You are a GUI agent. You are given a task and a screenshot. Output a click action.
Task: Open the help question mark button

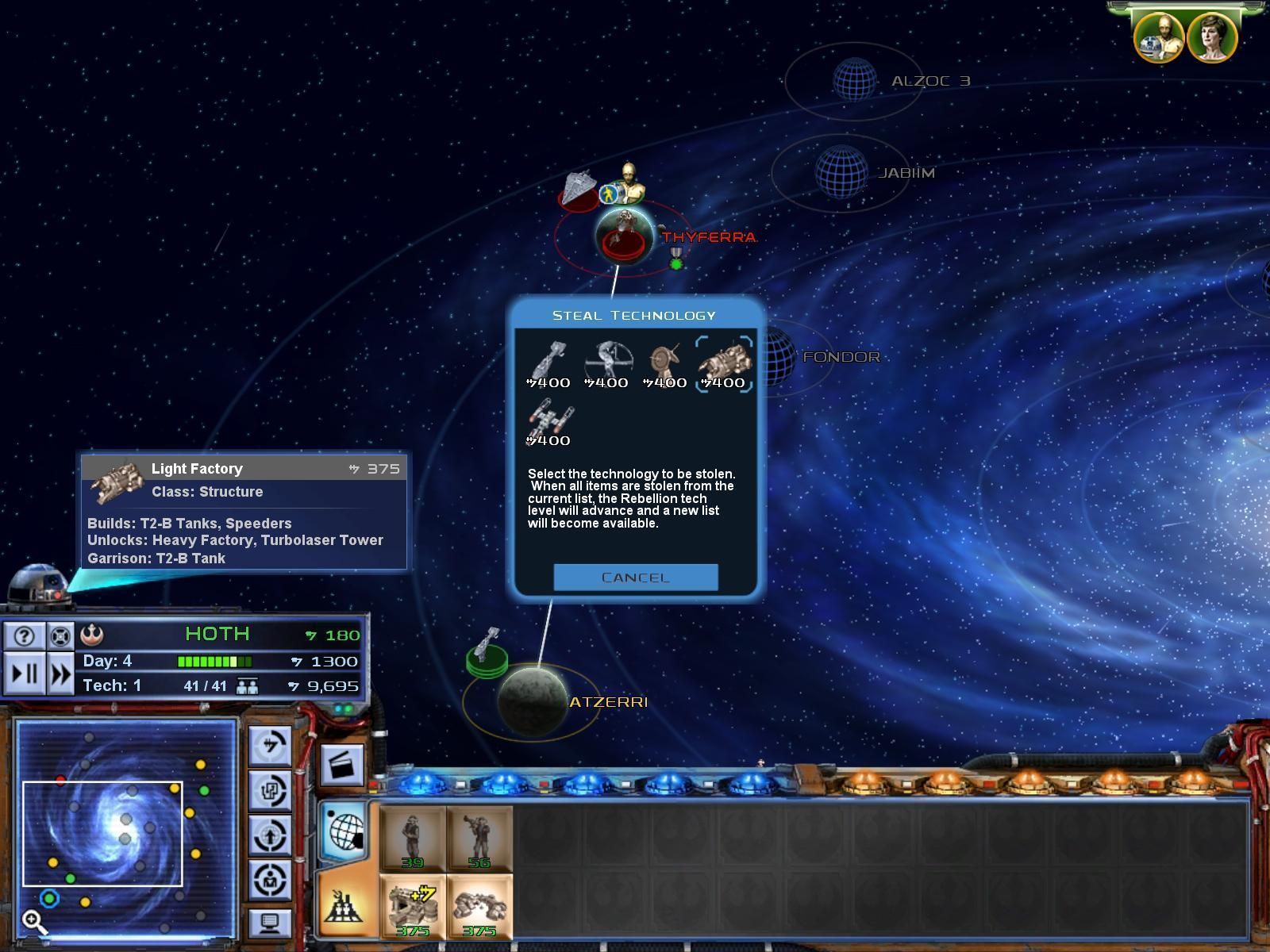[24, 635]
